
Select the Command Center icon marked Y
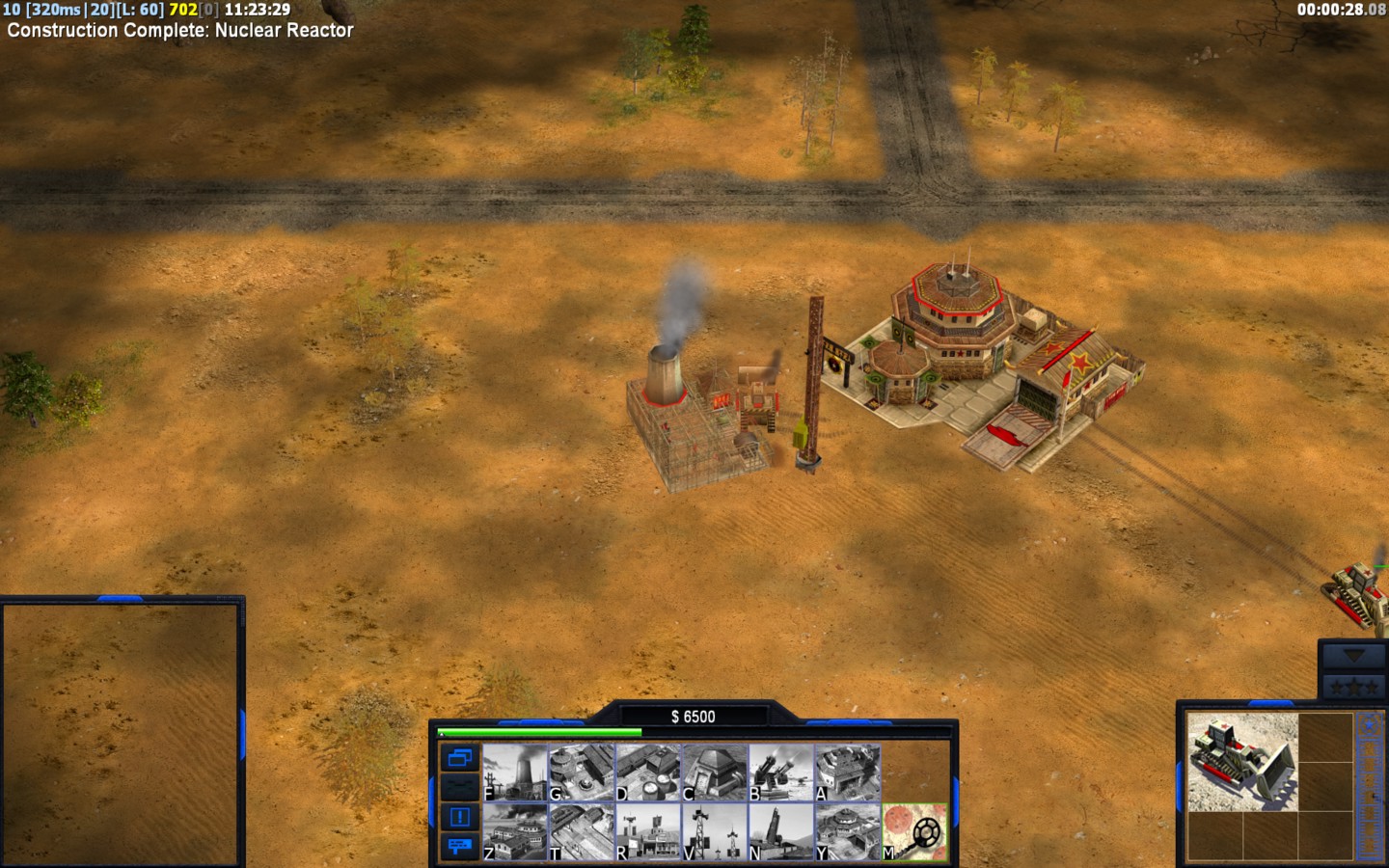tap(848, 831)
